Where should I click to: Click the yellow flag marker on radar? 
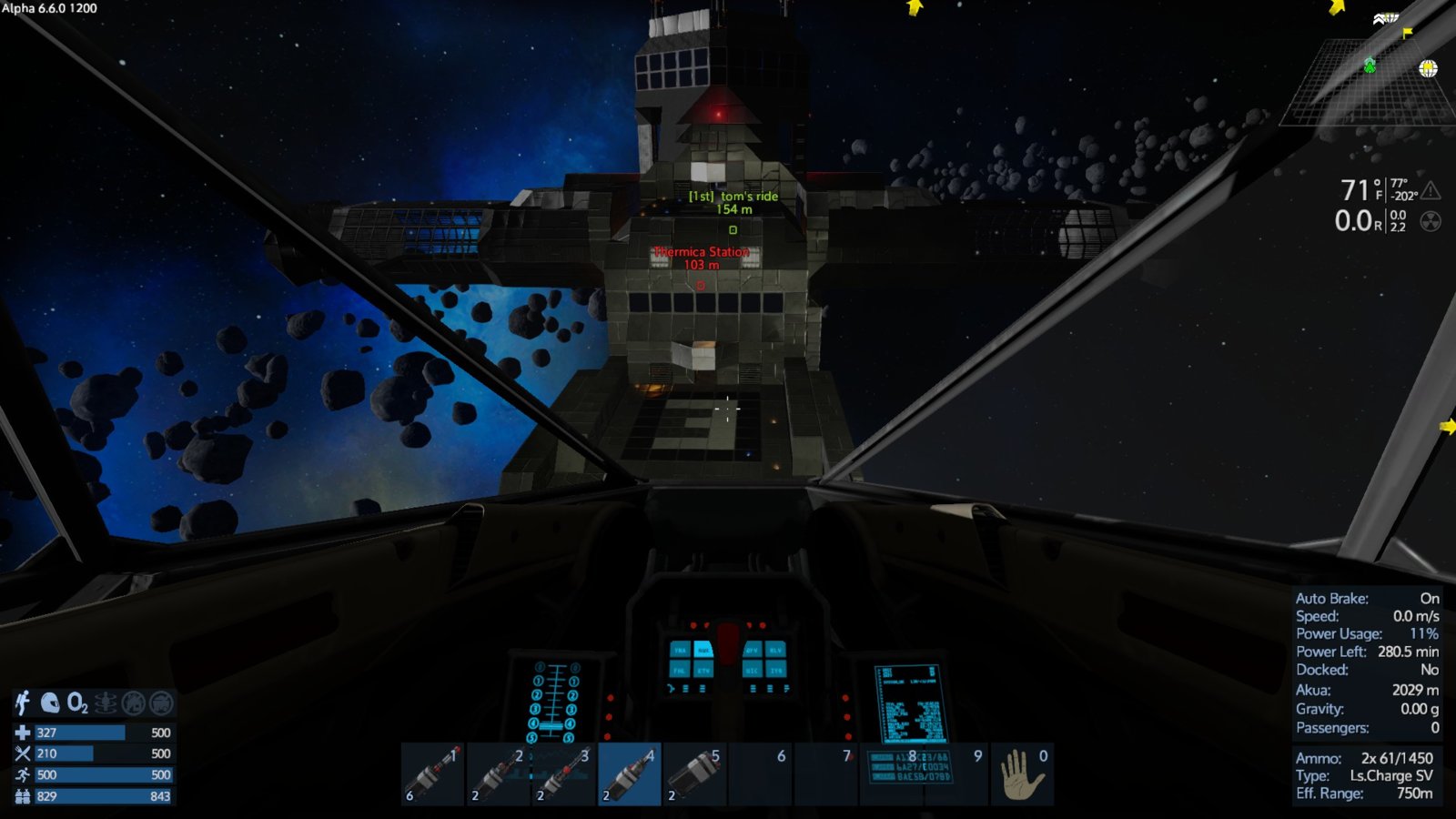1408,34
